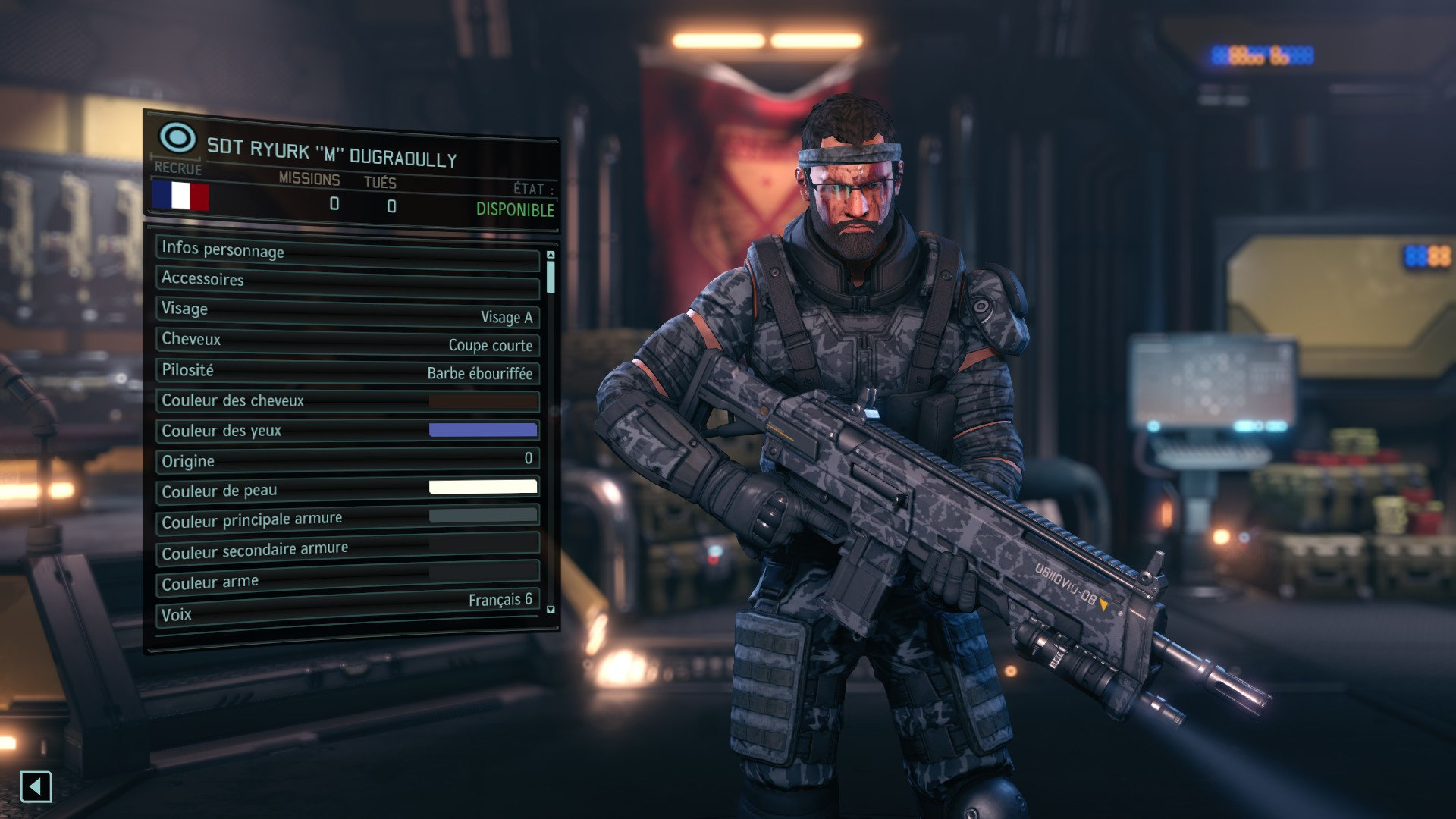Image resolution: width=1456 pixels, height=819 pixels.
Task: Change the Visage option
Action: point(347,312)
